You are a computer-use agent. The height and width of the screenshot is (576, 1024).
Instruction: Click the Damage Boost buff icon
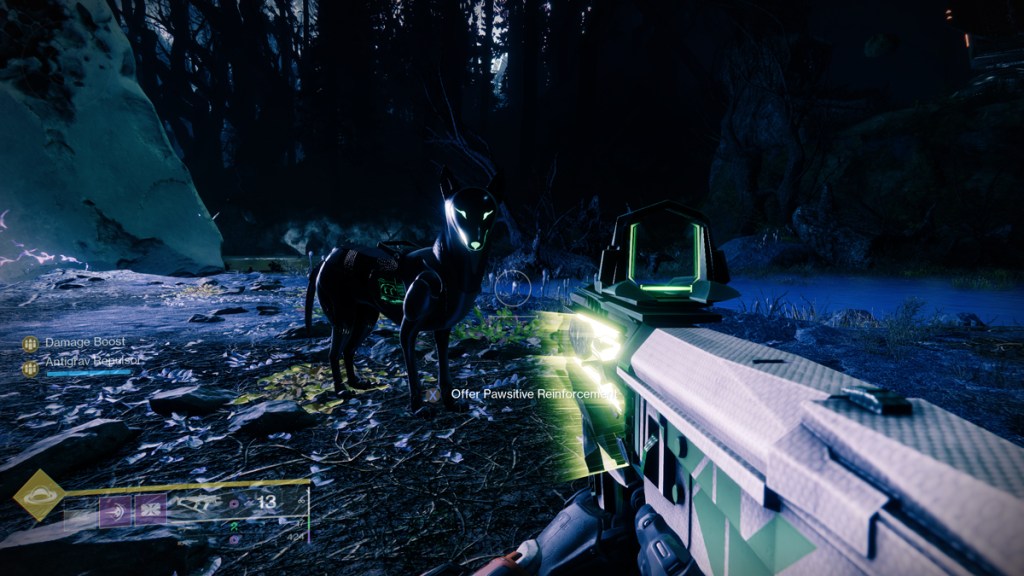click(30, 344)
